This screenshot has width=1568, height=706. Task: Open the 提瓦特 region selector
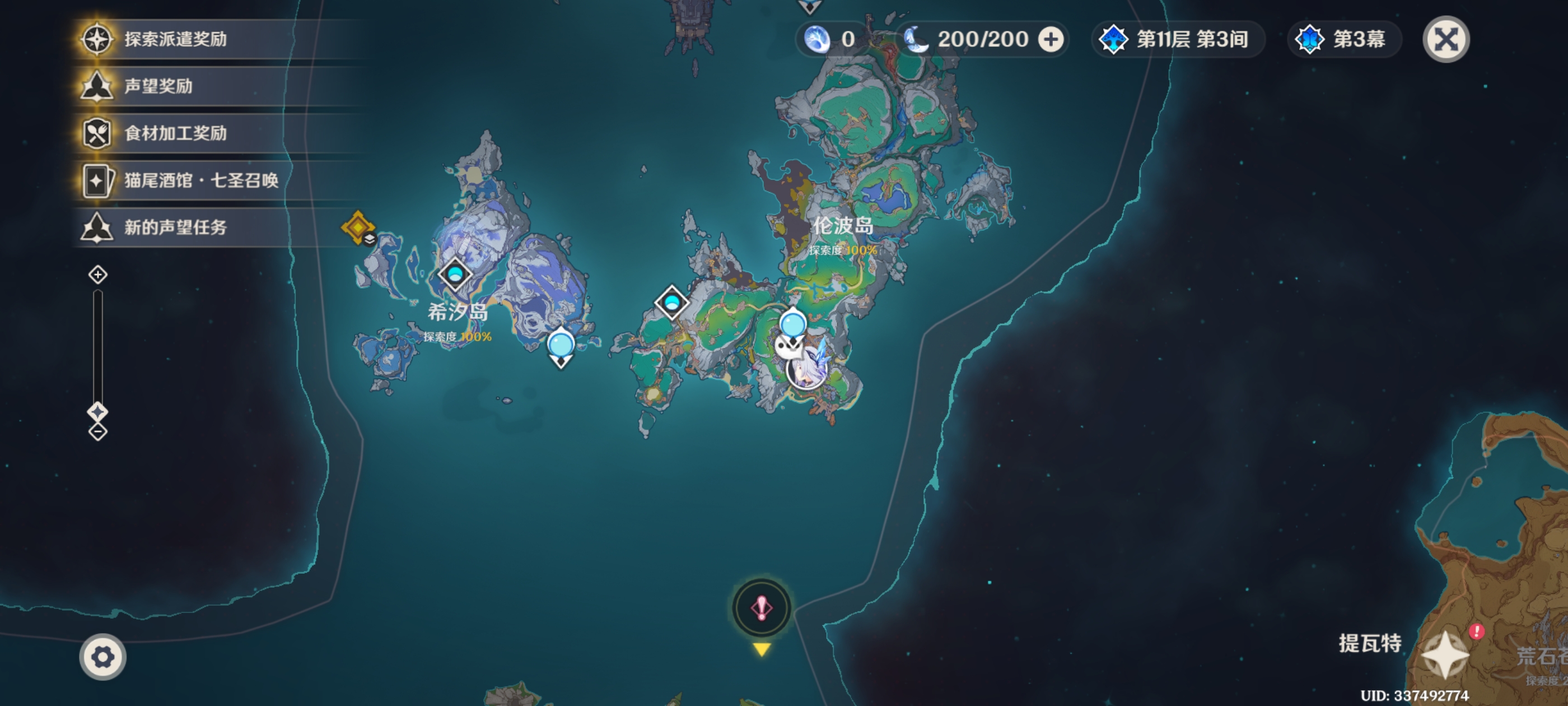pos(1444,656)
